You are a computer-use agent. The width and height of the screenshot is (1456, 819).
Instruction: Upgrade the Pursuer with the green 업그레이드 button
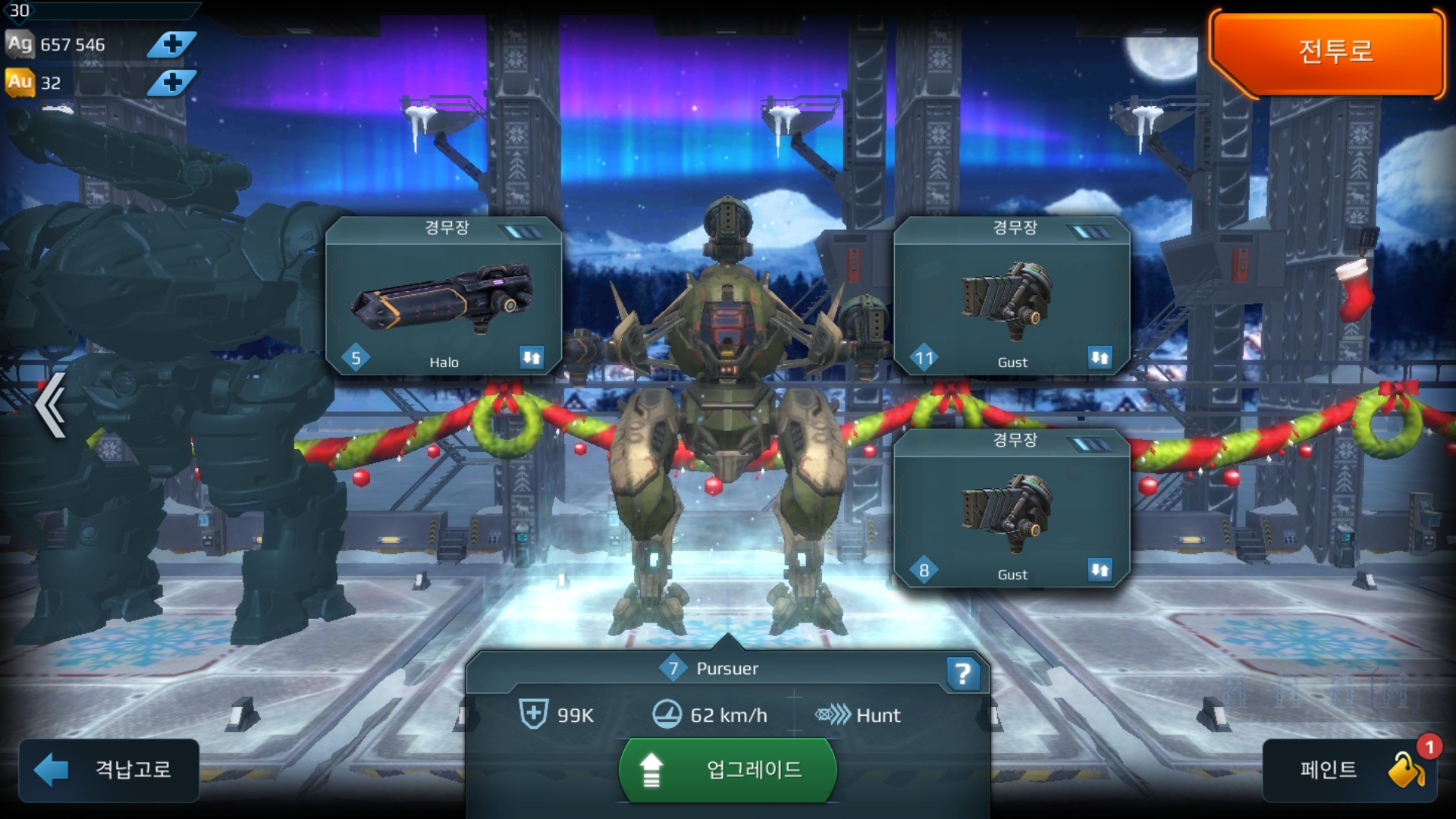pos(728,770)
